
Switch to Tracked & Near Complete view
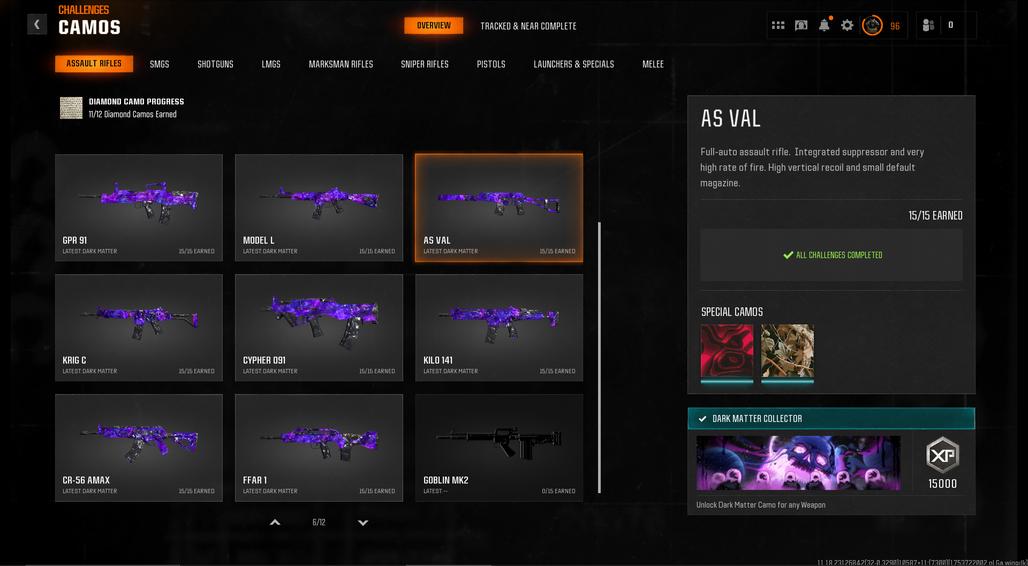click(528, 26)
